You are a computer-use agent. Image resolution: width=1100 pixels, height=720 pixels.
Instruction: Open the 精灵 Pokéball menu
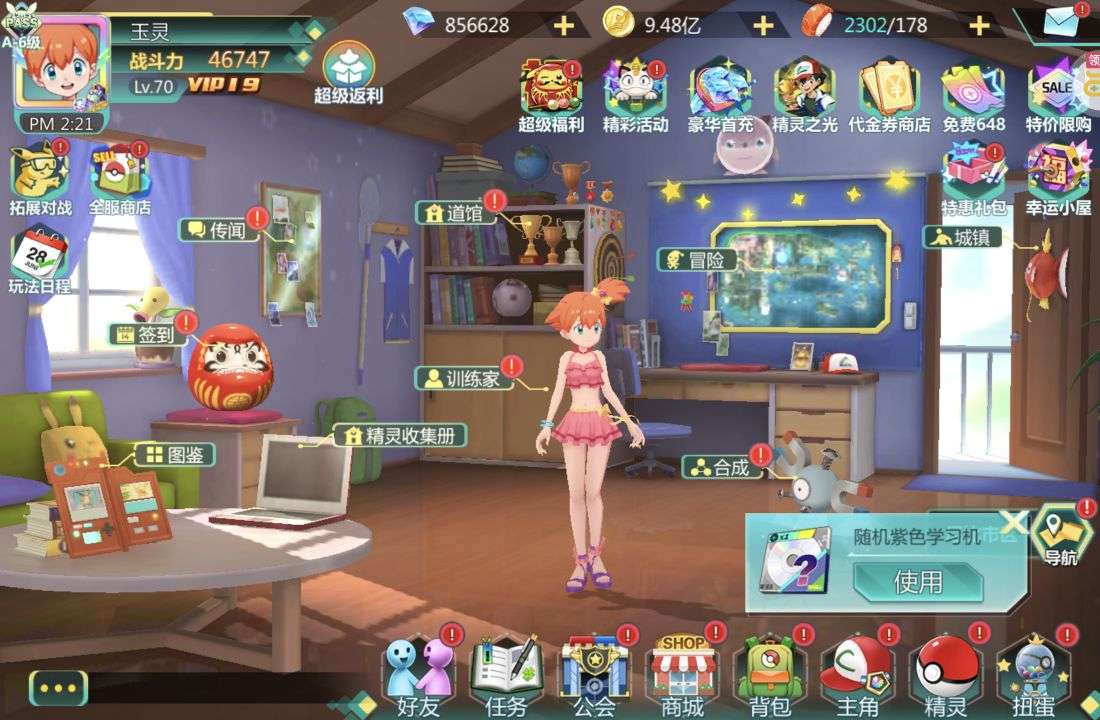click(x=945, y=673)
